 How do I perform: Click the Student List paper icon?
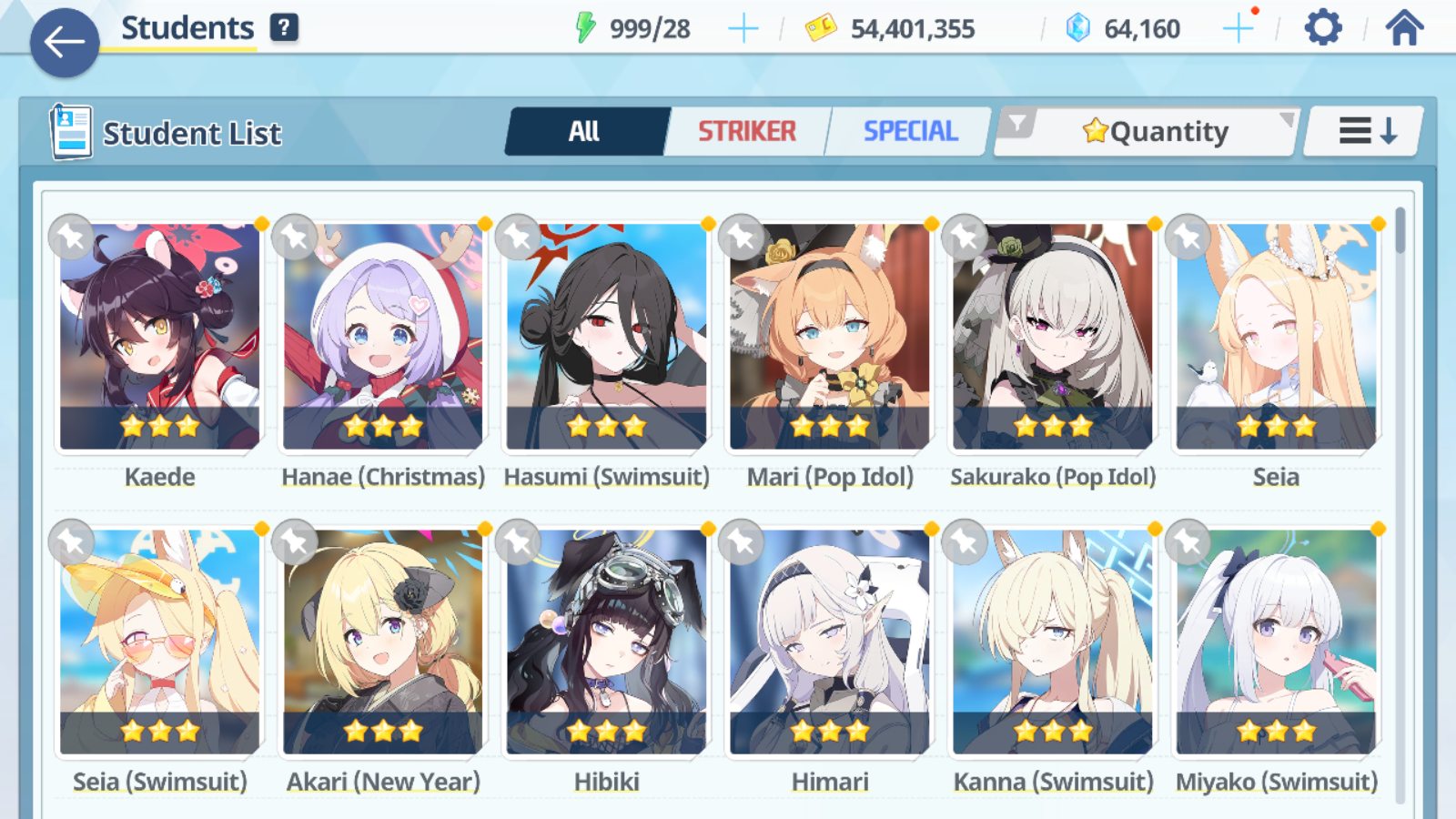point(68,131)
